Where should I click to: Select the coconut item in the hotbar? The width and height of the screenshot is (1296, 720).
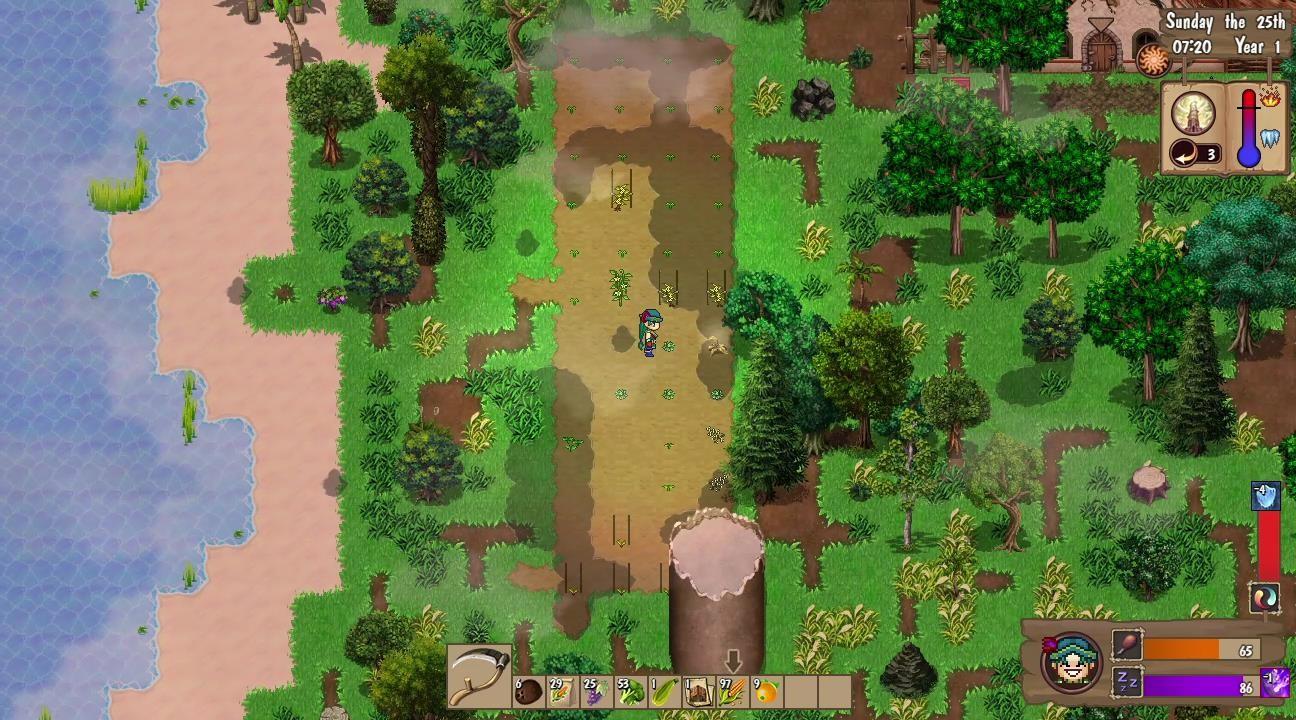coord(528,692)
